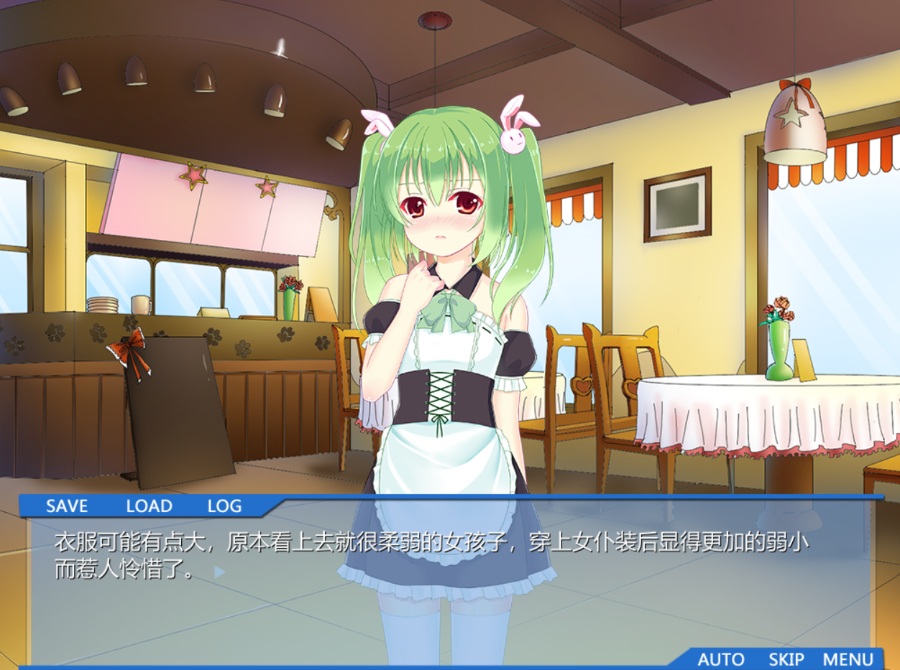The image size is (900, 670).
Task: Activate SKIP to fast-forward dialogue
Action: point(786,659)
